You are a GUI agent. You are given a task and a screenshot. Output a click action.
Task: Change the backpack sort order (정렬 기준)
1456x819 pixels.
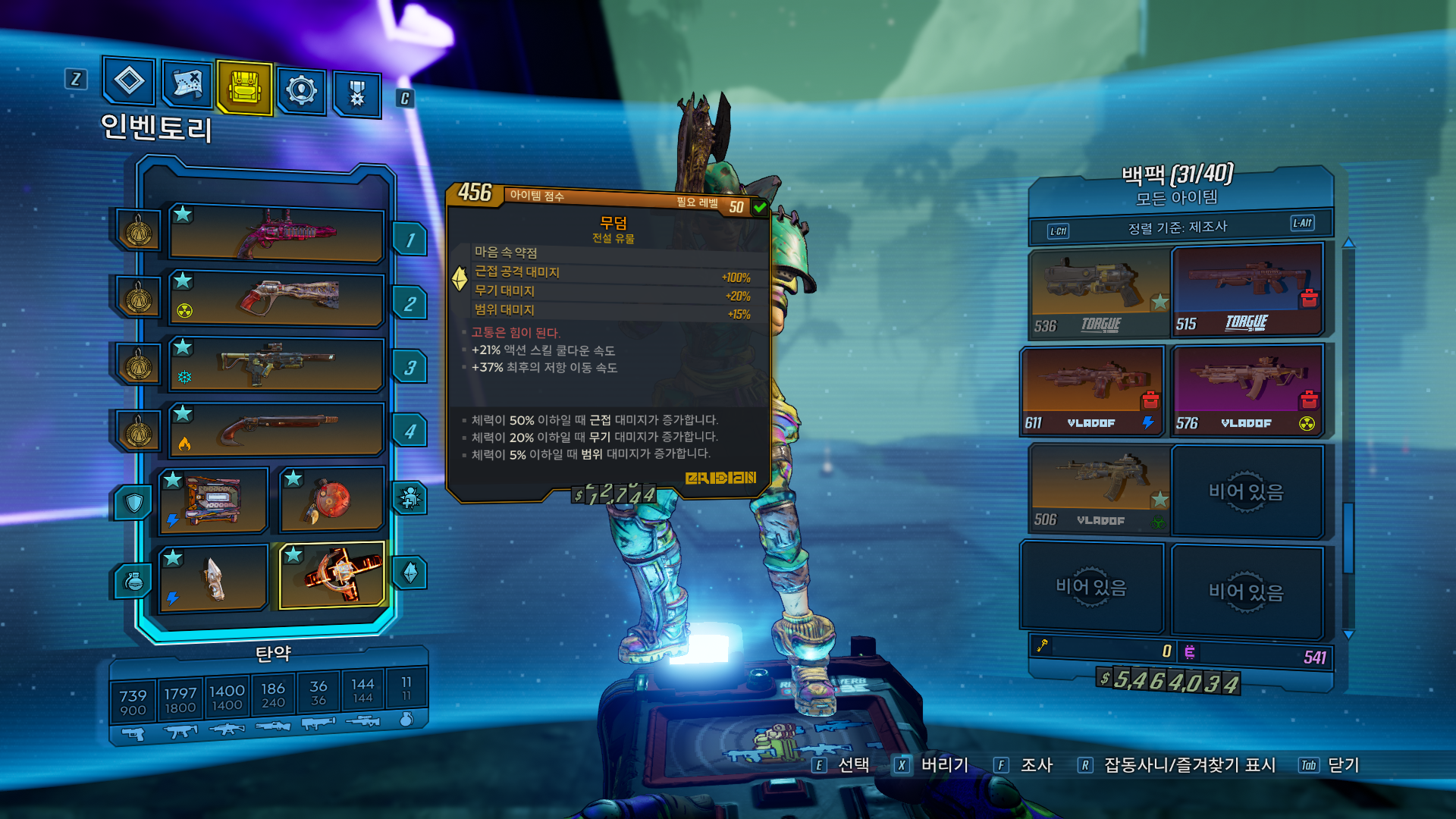pyautogui.click(x=1178, y=227)
